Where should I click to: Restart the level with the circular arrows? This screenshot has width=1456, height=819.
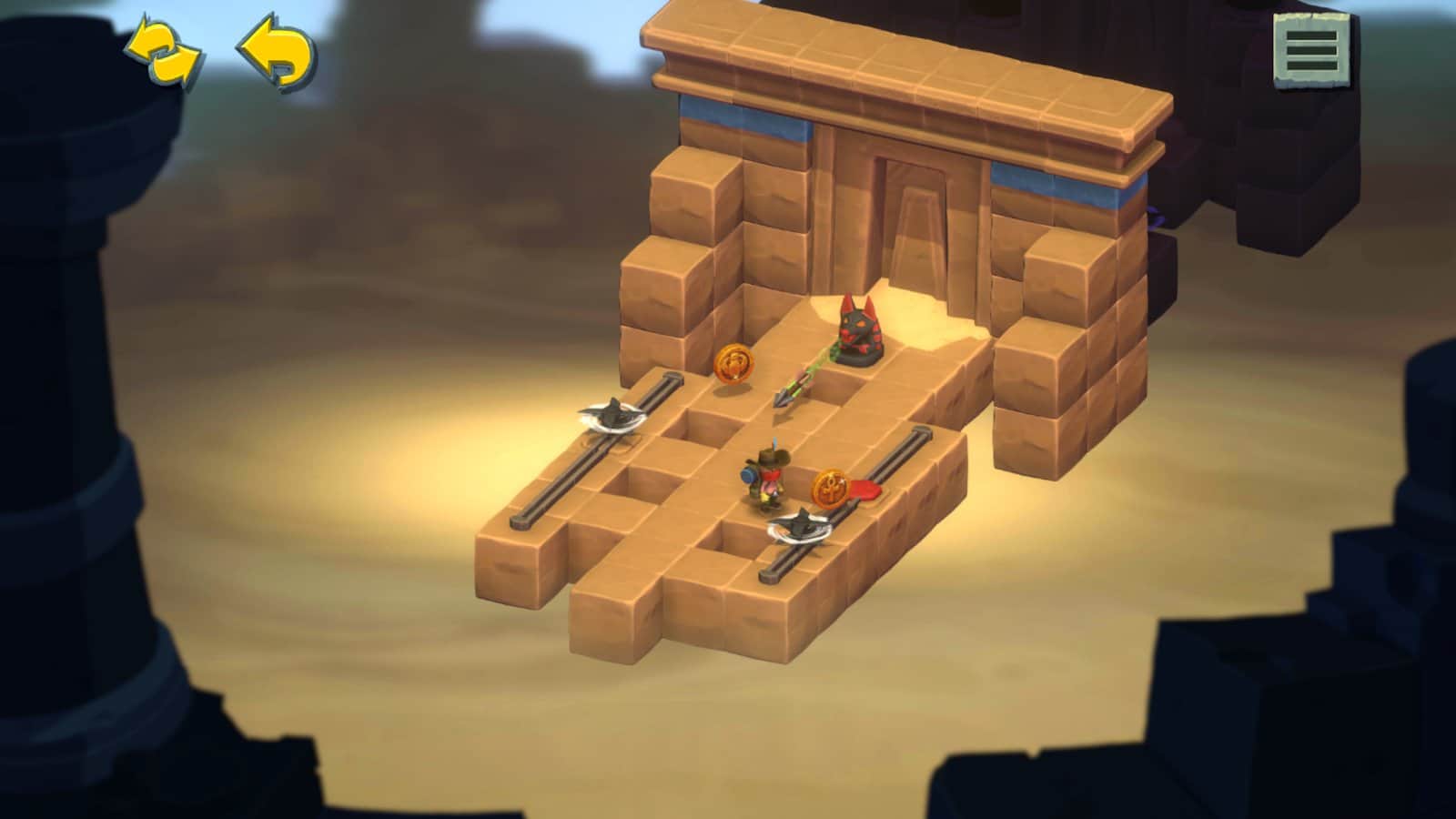pyautogui.click(x=163, y=54)
